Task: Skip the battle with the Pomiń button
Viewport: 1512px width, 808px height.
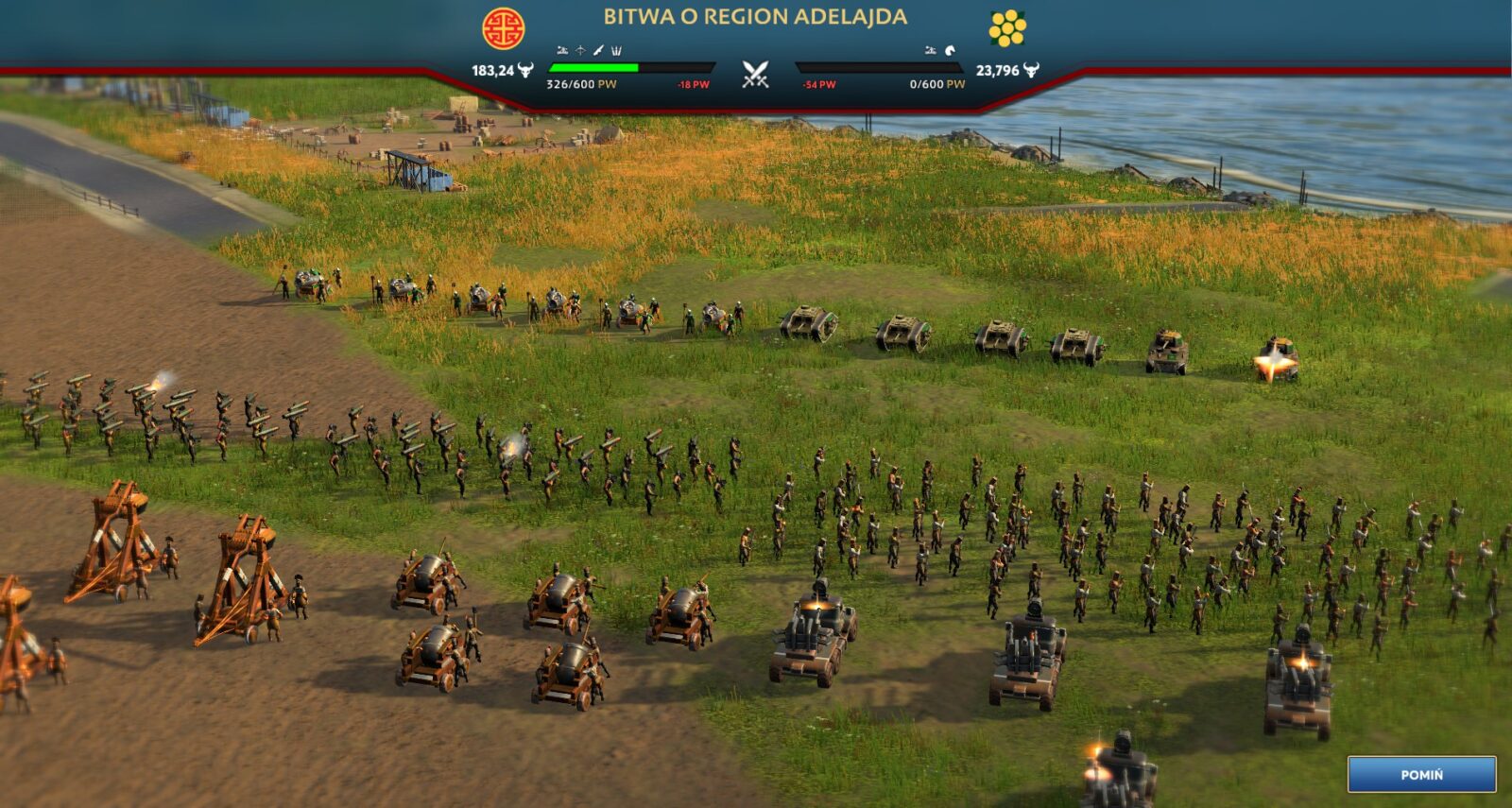Action: (x=1421, y=774)
